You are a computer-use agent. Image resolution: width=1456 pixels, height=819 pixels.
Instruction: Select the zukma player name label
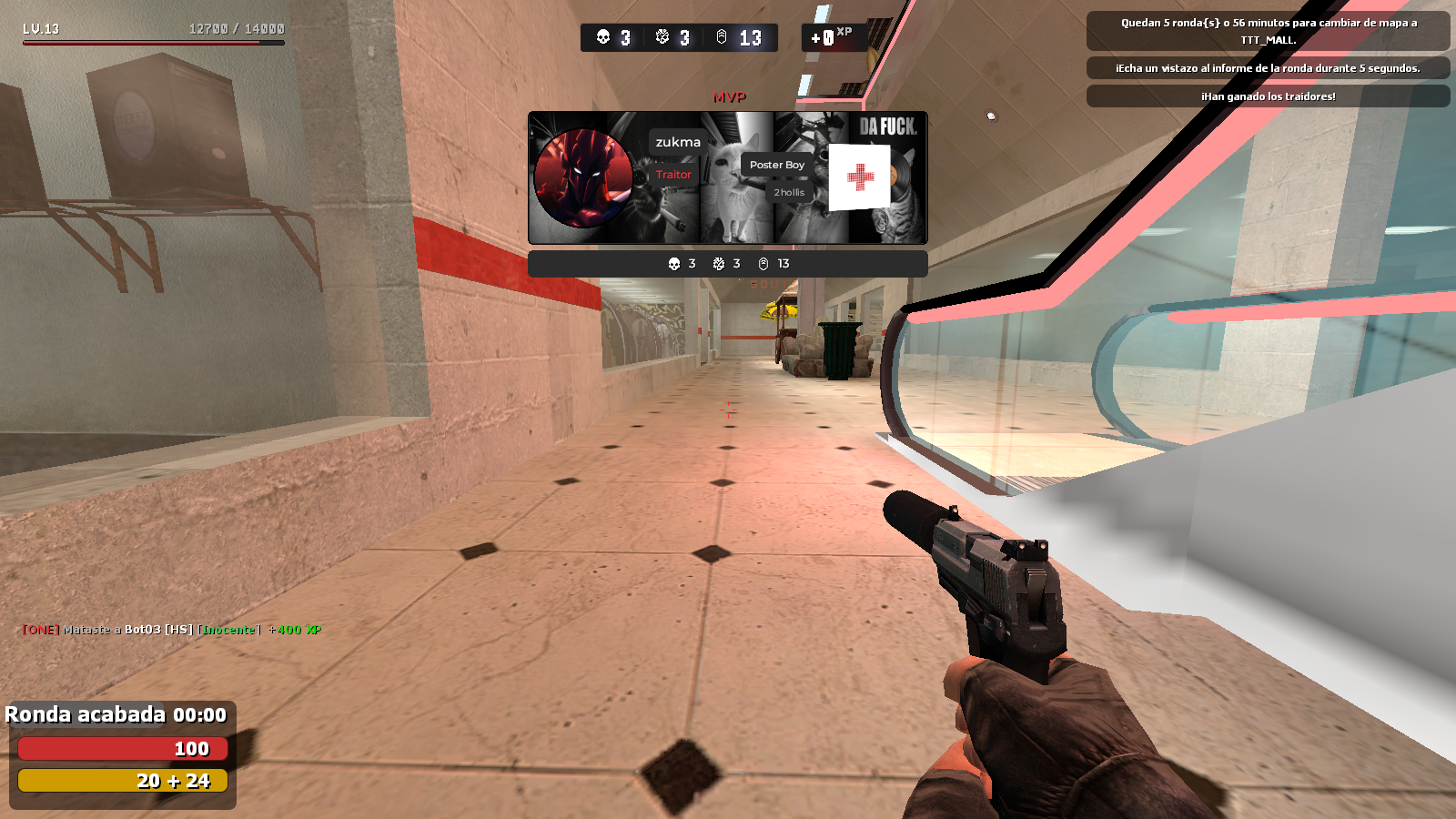tap(678, 142)
